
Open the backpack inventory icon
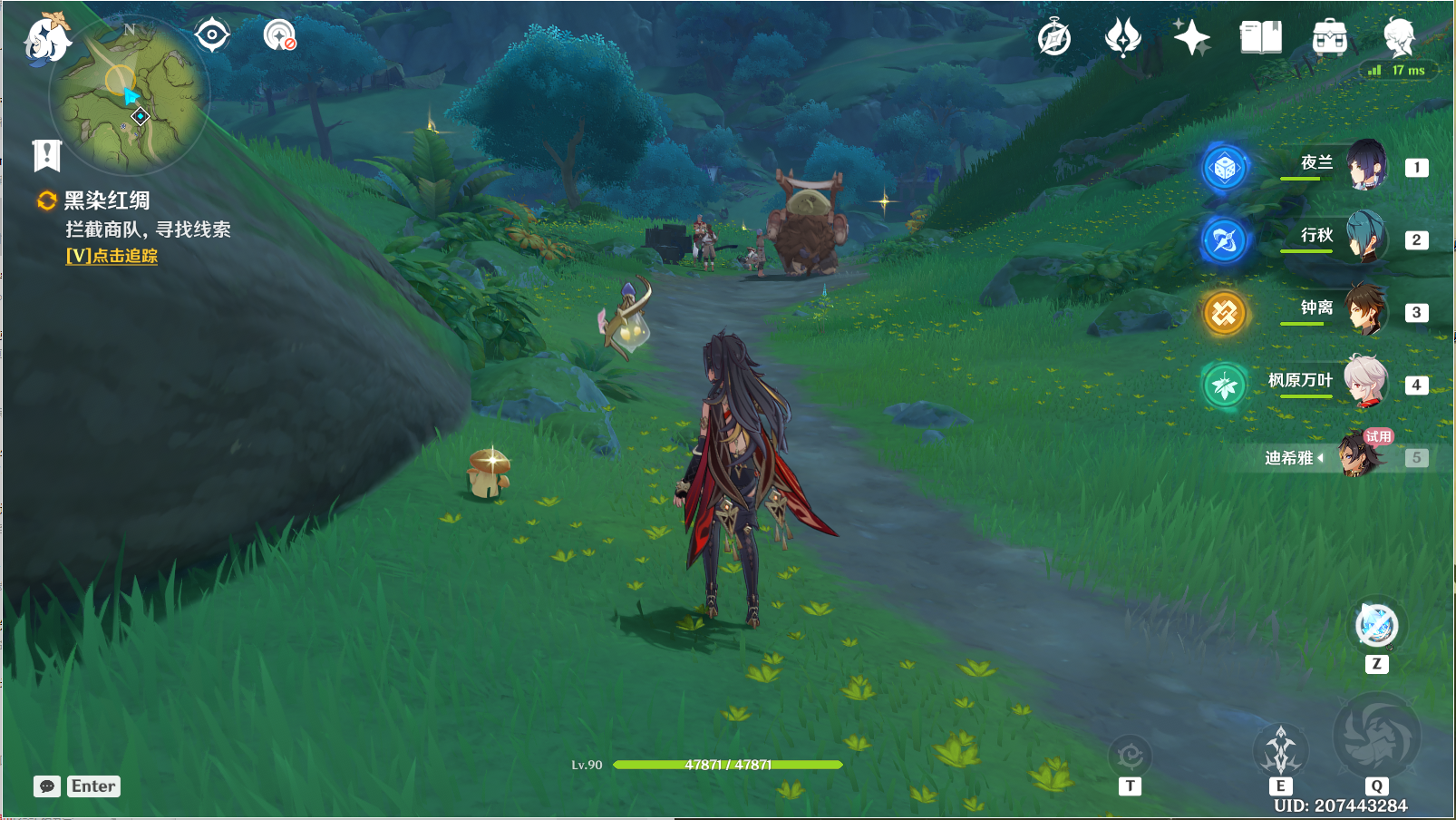click(x=1329, y=38)
